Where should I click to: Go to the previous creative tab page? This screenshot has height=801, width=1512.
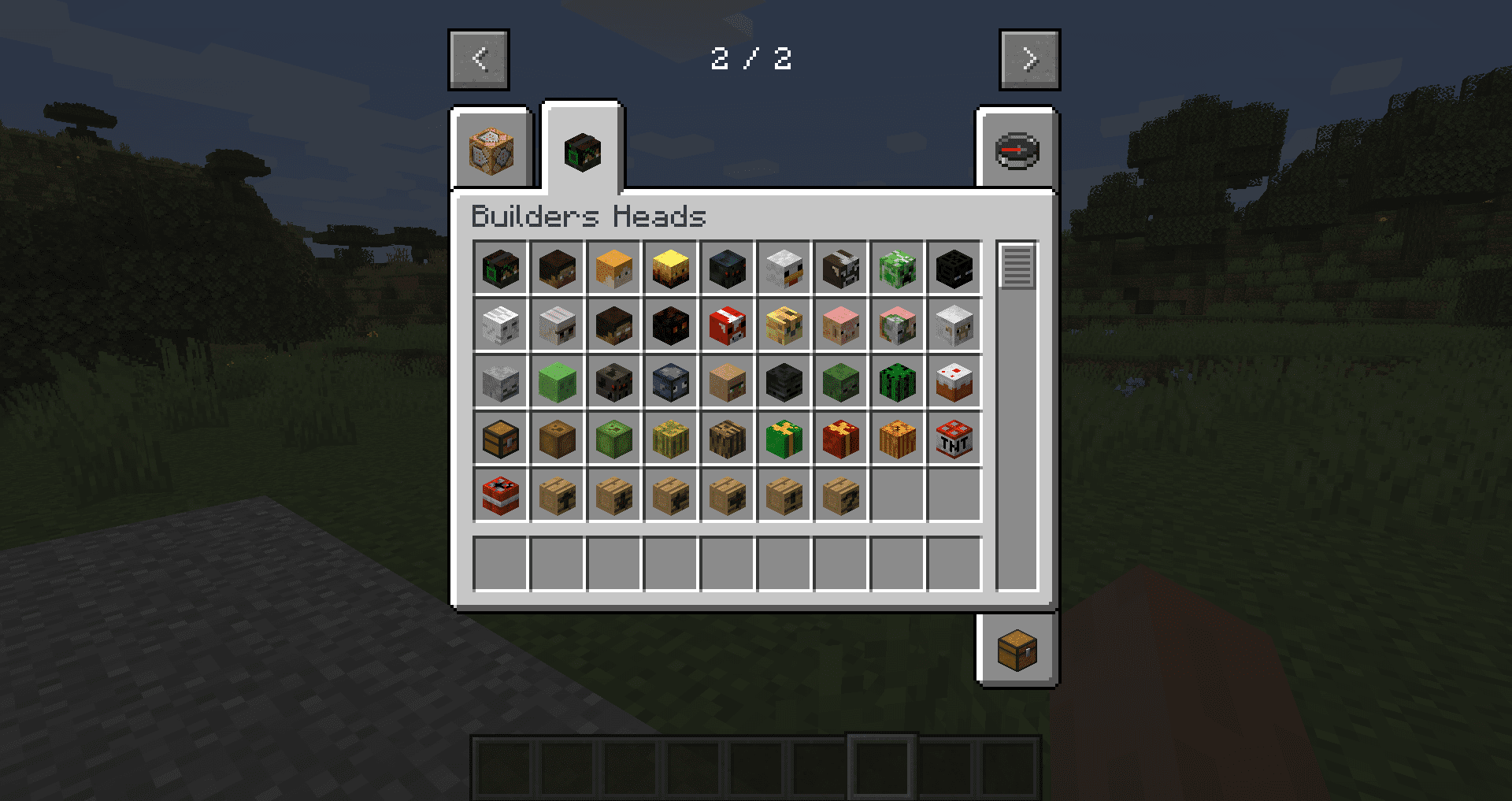tap(479, 60)
